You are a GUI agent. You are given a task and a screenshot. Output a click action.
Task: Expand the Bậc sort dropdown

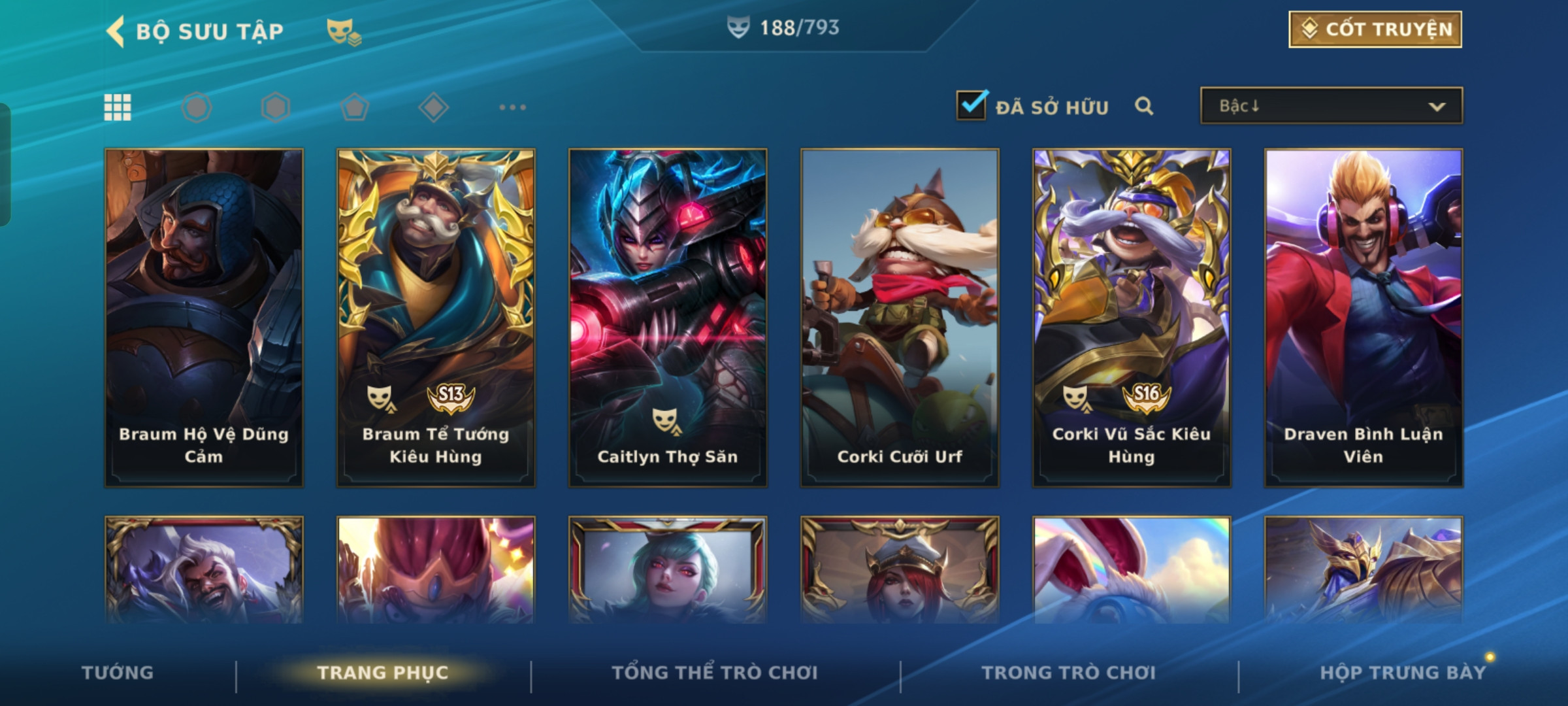click(x=1331, y=106)
